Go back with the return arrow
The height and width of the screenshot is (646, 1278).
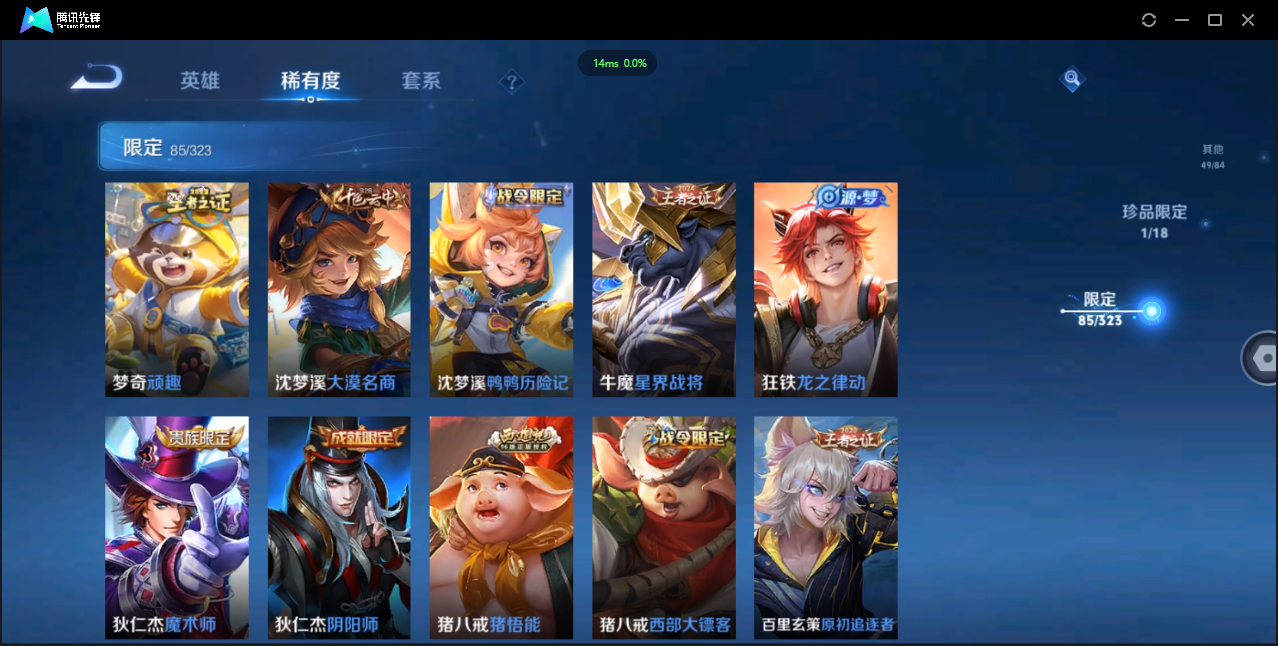pos(97,78)
